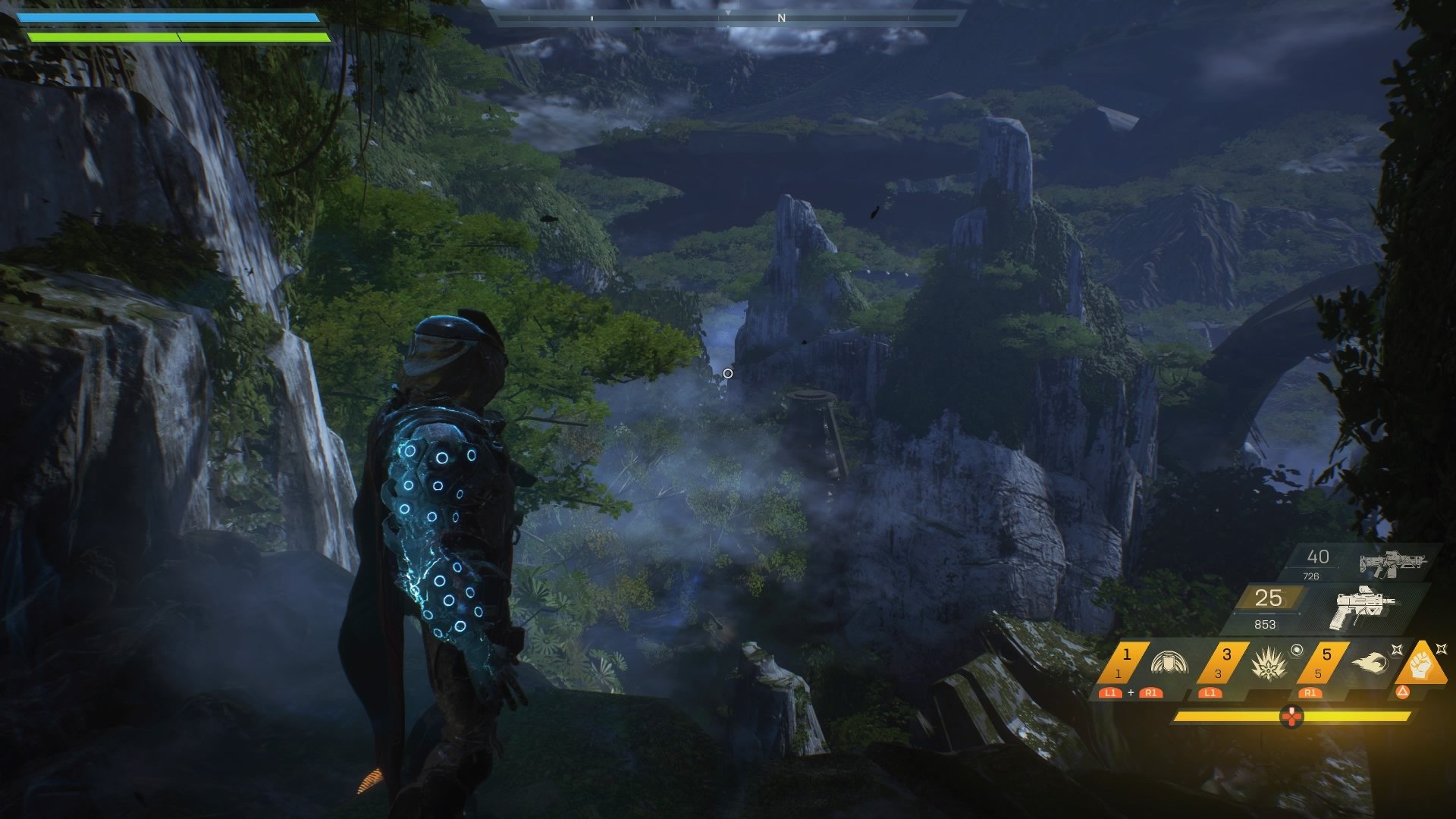The height and width of the screenshot is (819, 1456).
Task: Select the stowed assault rifle weapon icon
Action: (1392, 563)
